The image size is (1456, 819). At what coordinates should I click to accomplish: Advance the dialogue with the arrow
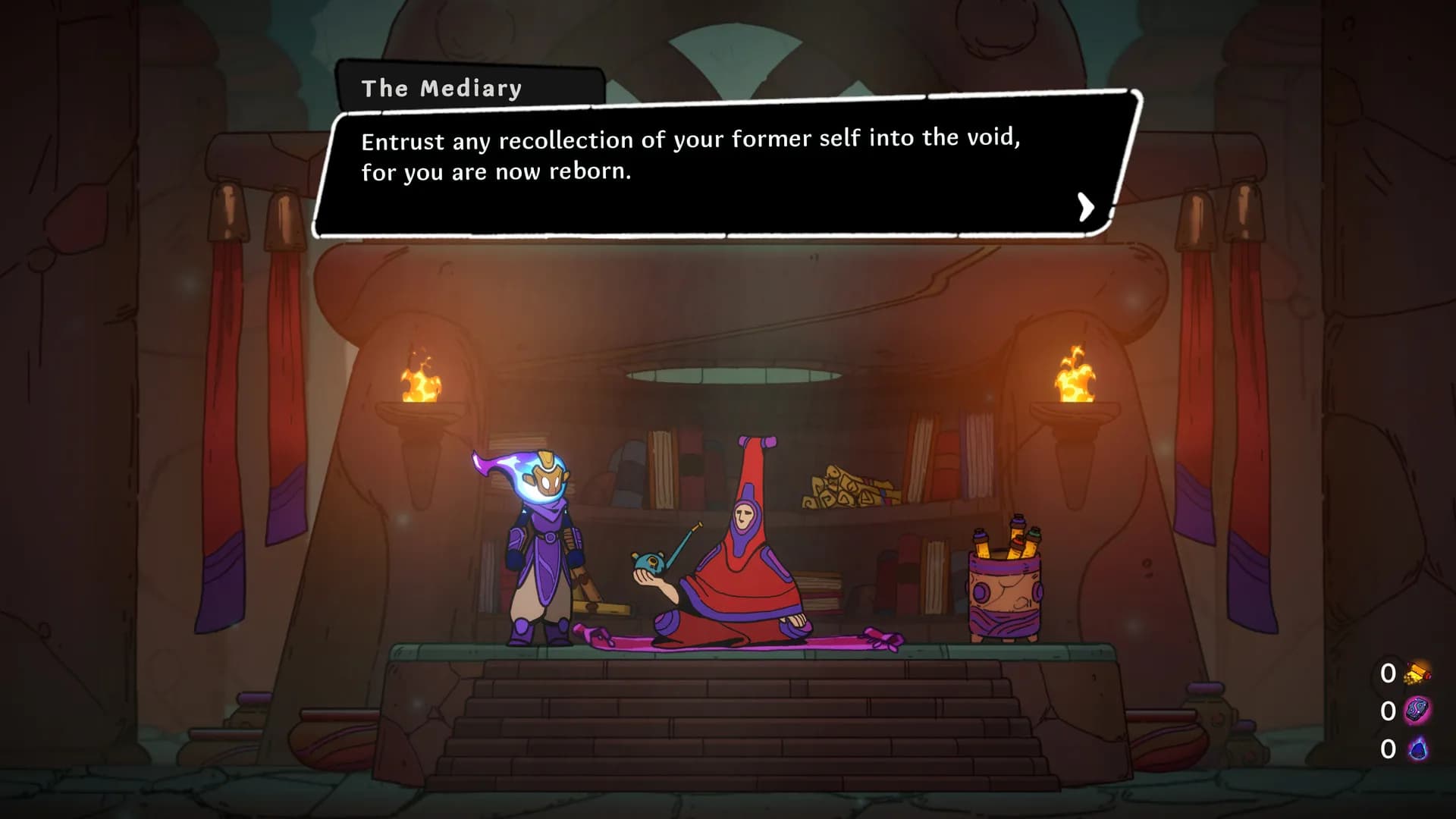1086,206
